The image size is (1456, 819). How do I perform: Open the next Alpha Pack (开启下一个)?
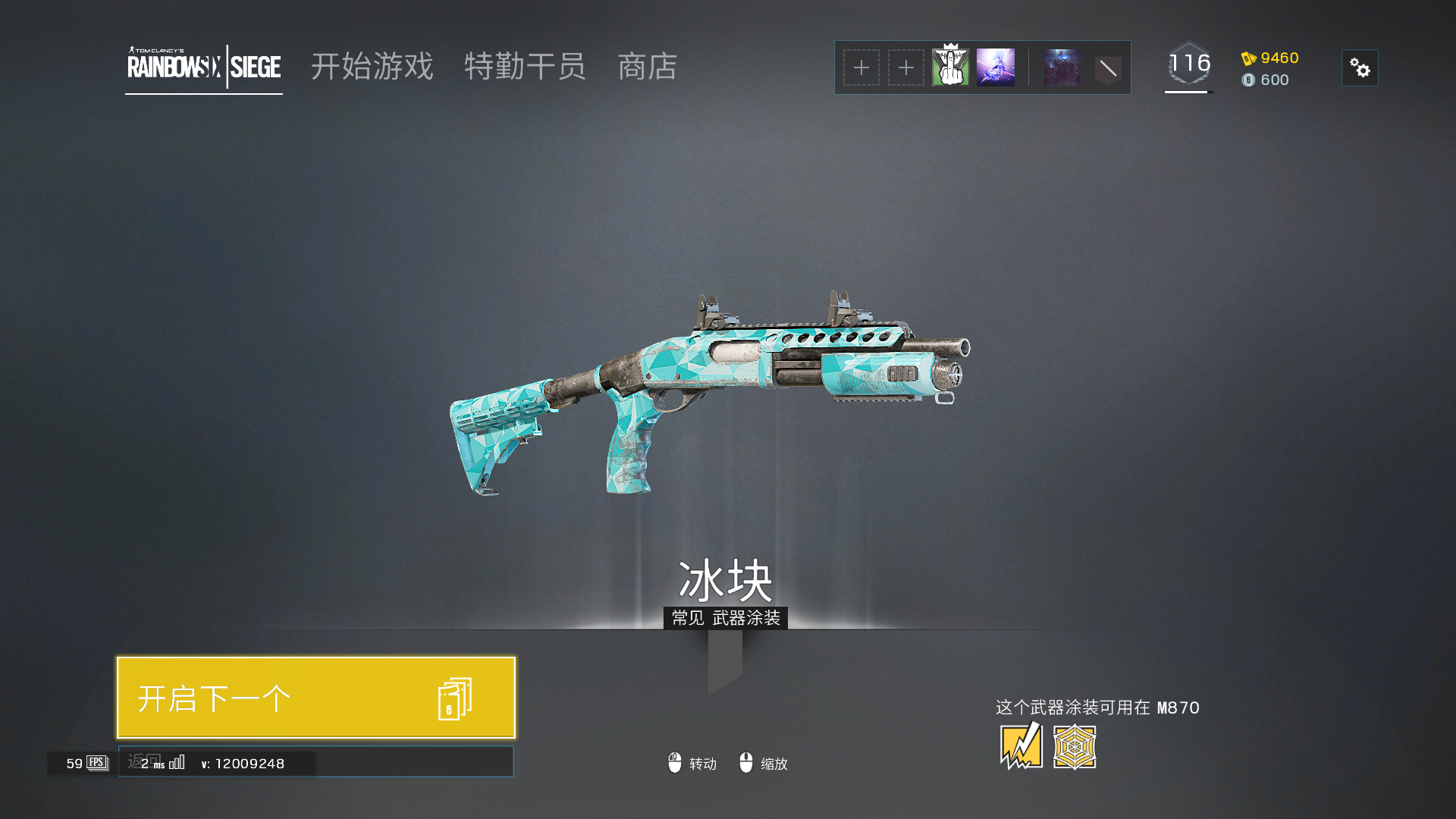[315, 698]
